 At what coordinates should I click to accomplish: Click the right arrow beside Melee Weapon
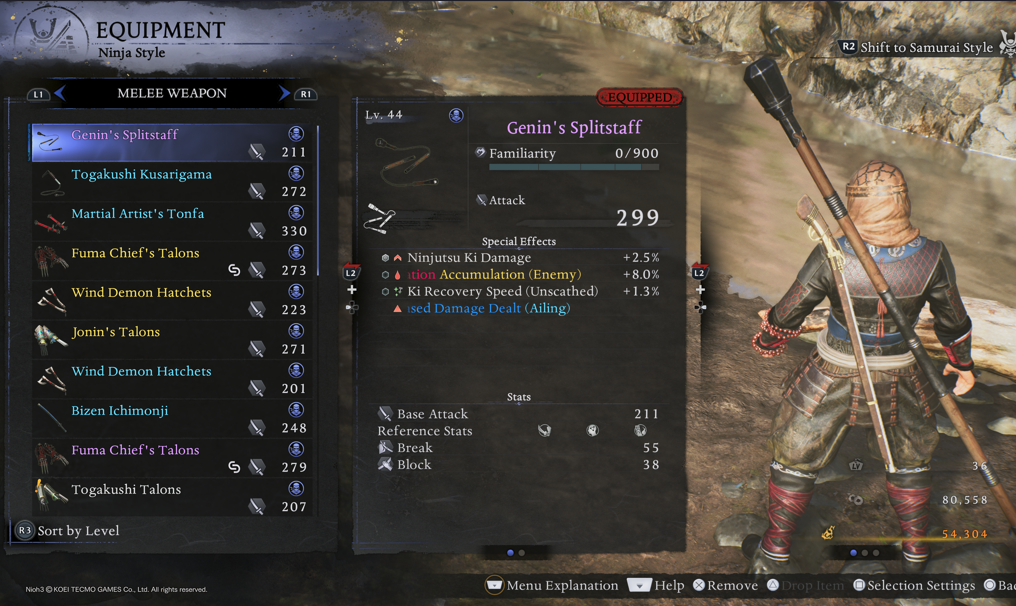(x=284, y=93)
